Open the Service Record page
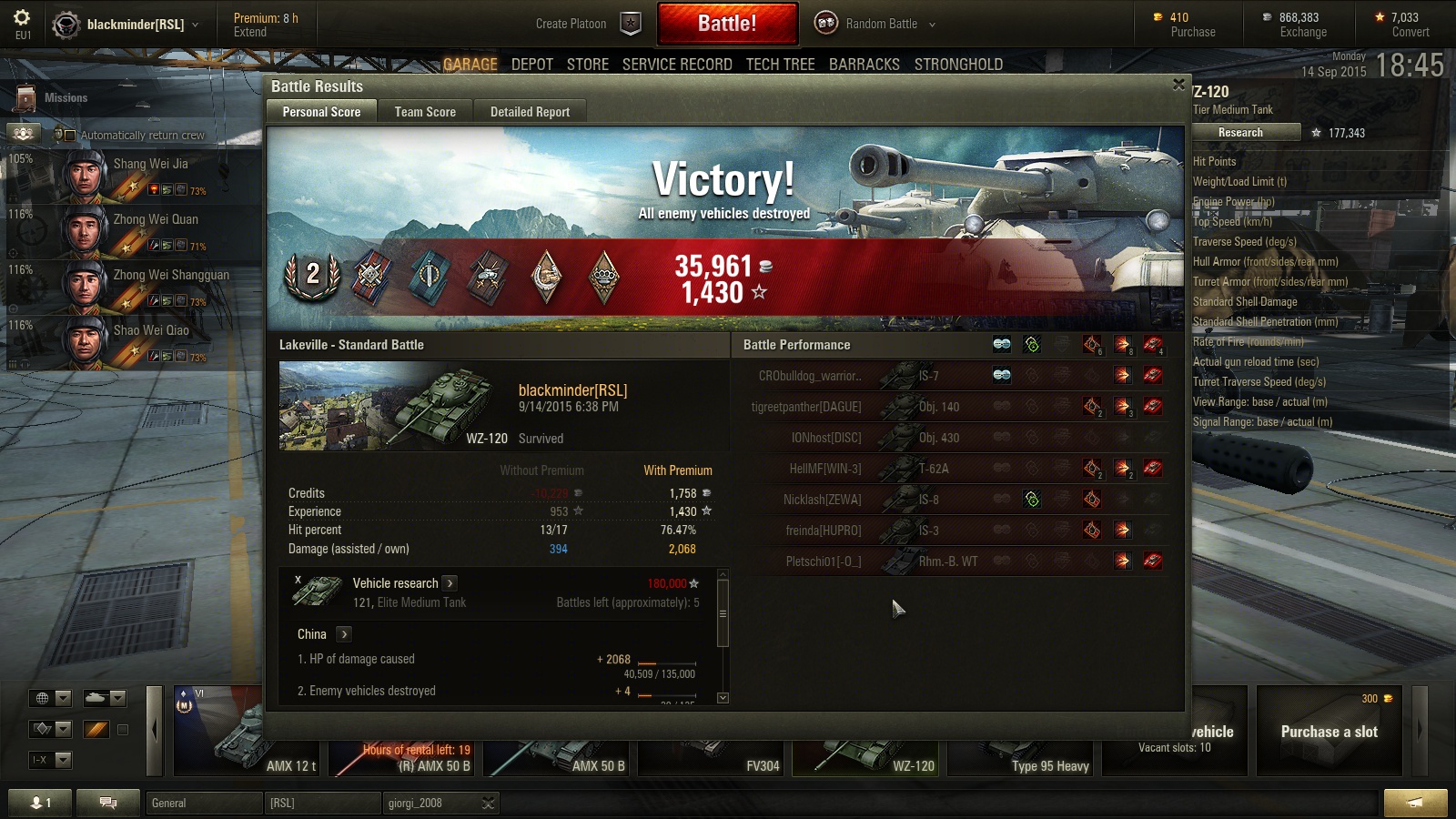Screen dimensions: 1456x819 [677, 65]
